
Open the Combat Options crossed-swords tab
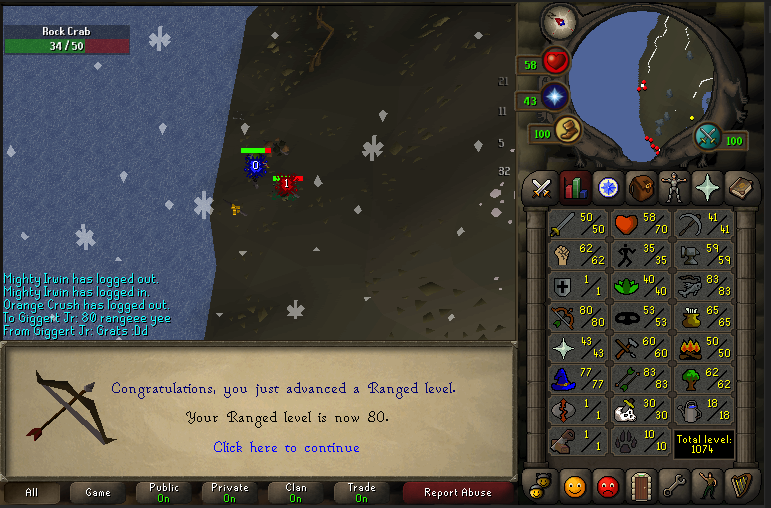542,187
